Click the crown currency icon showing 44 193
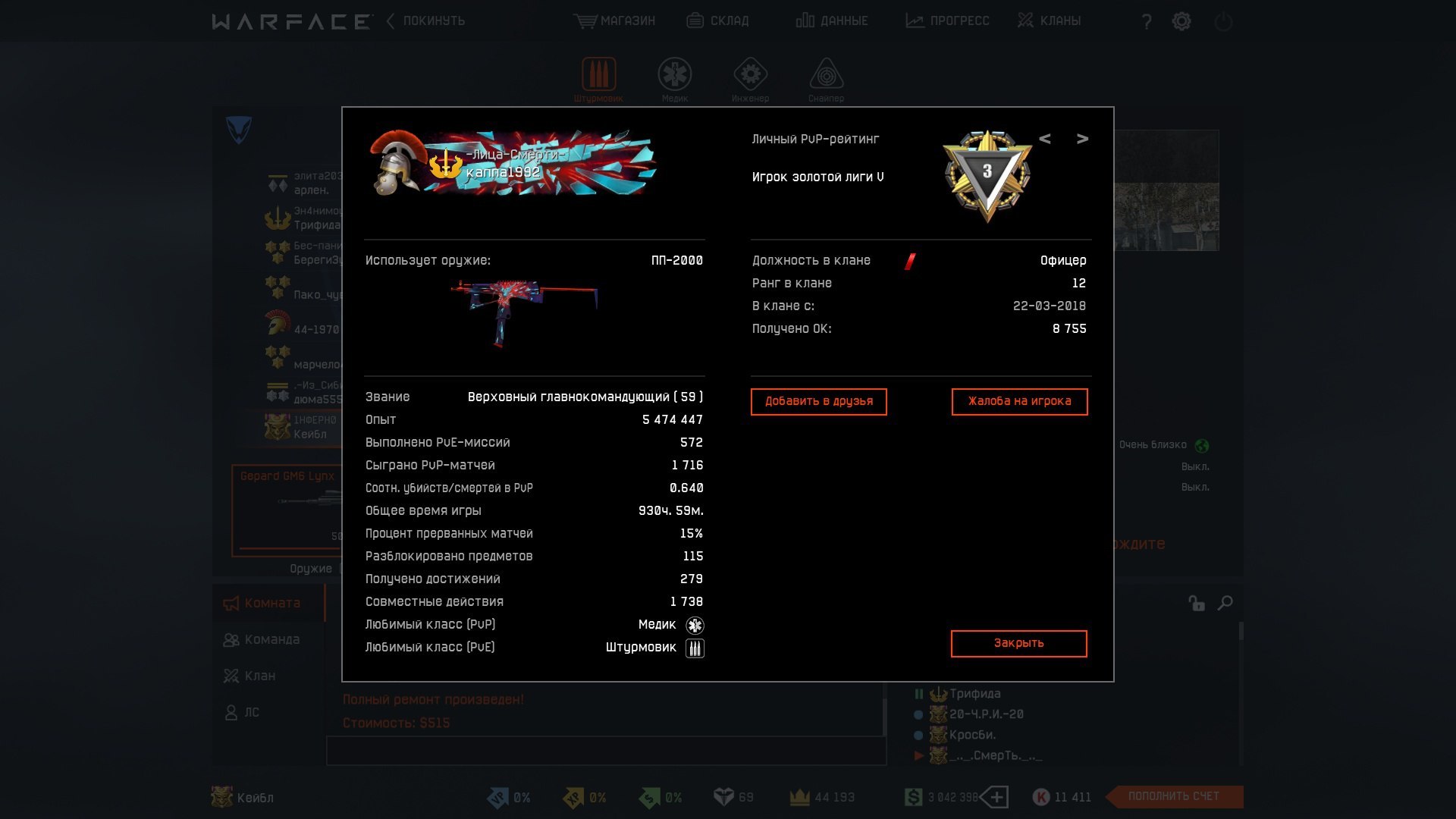This screenshot has width=1456, height=819. [799, 797]
